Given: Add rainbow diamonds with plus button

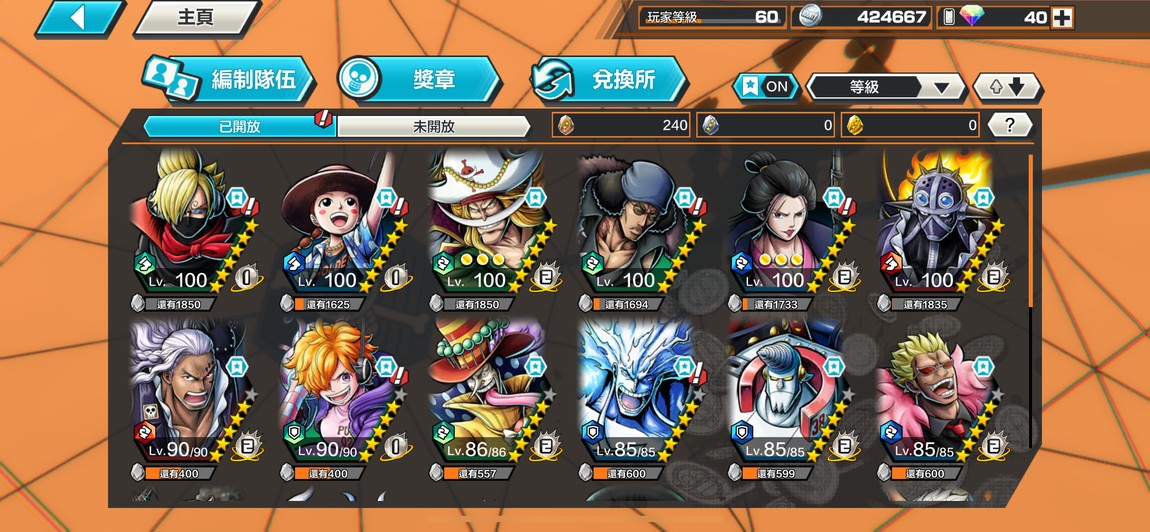Looking at the screenshot, I should [x=1062, y=17].
